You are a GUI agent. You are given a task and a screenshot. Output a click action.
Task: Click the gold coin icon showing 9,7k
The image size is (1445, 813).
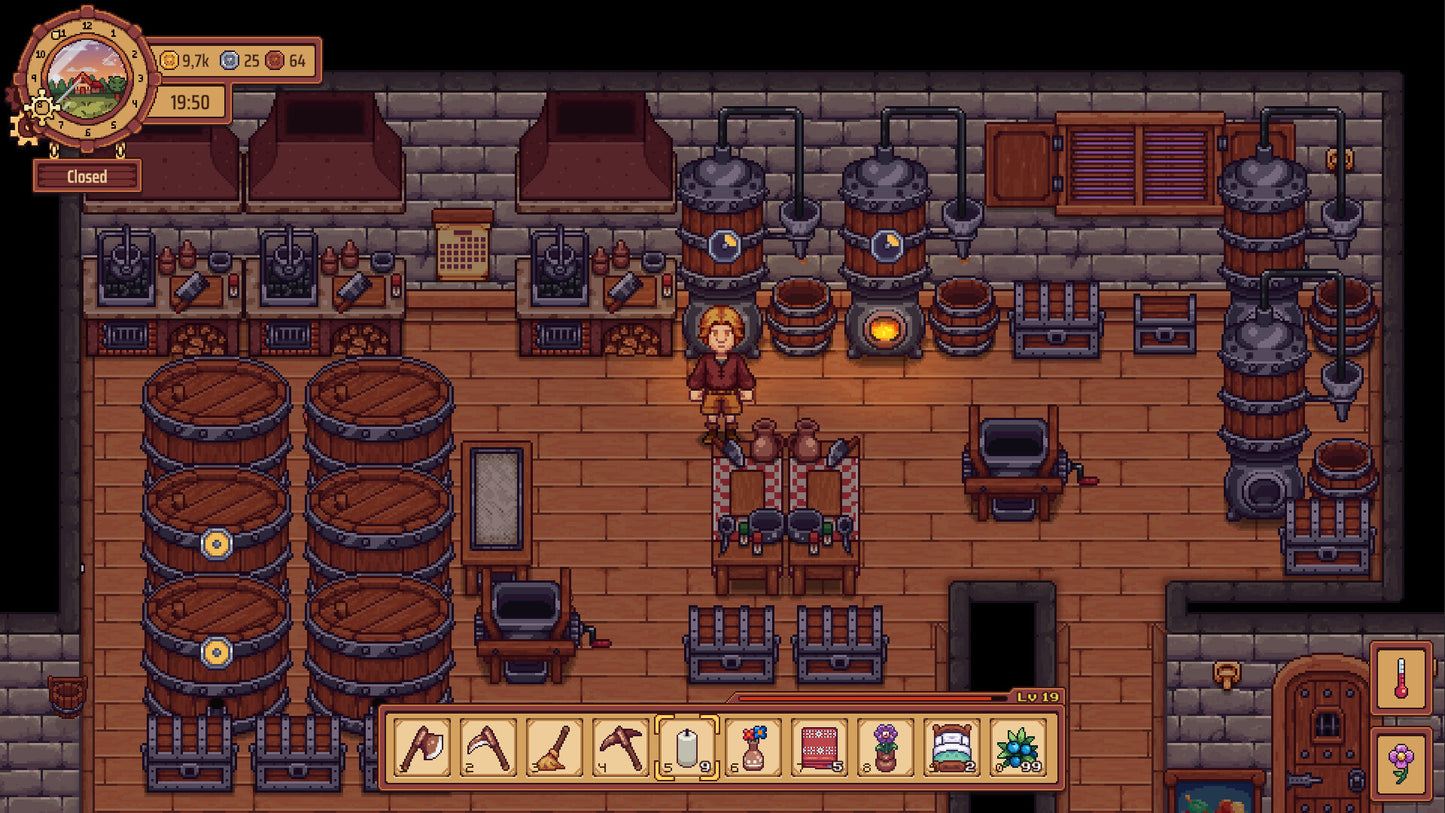coord(168,61)
